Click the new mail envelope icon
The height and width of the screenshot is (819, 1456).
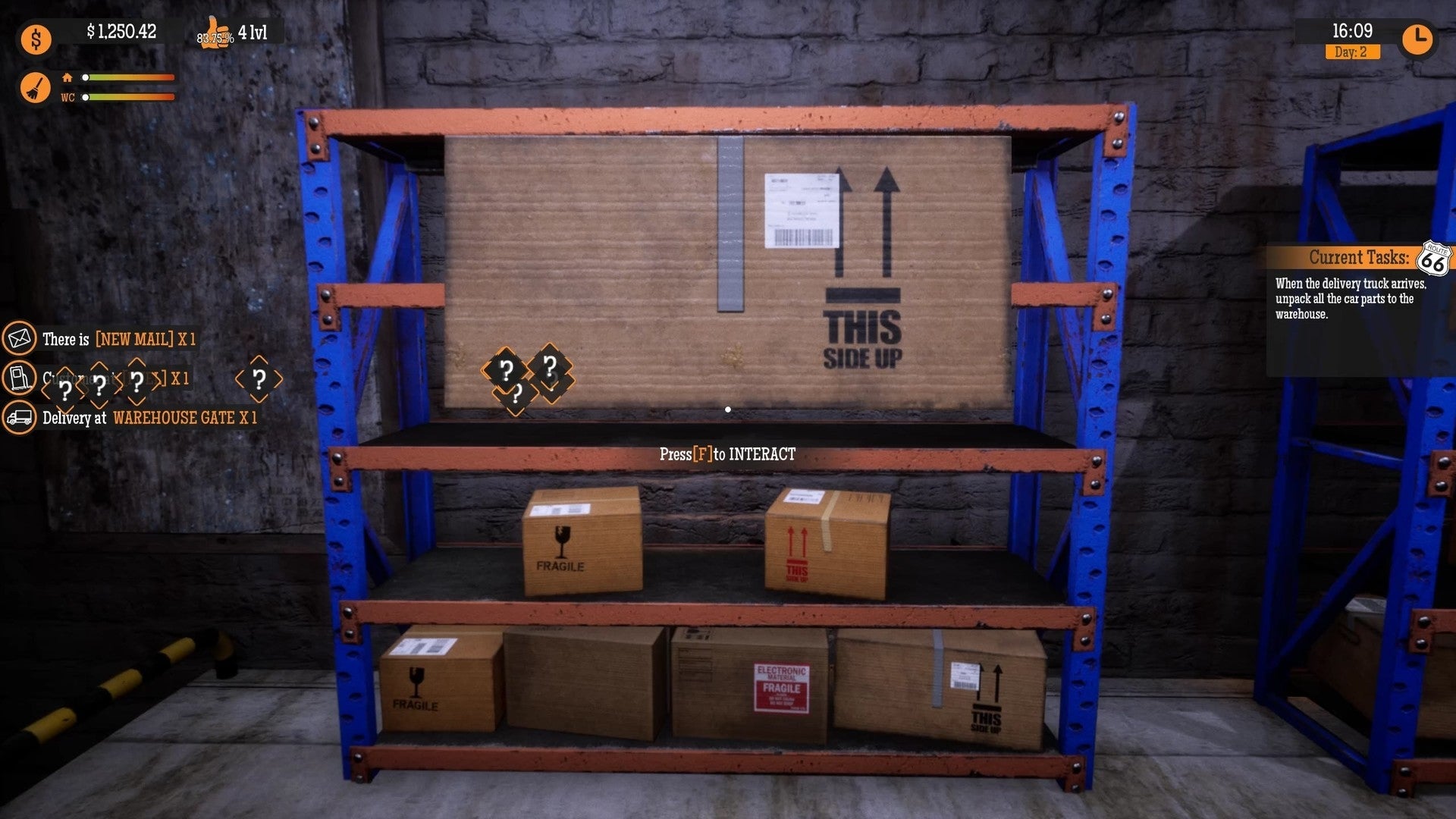pos(21,340)
